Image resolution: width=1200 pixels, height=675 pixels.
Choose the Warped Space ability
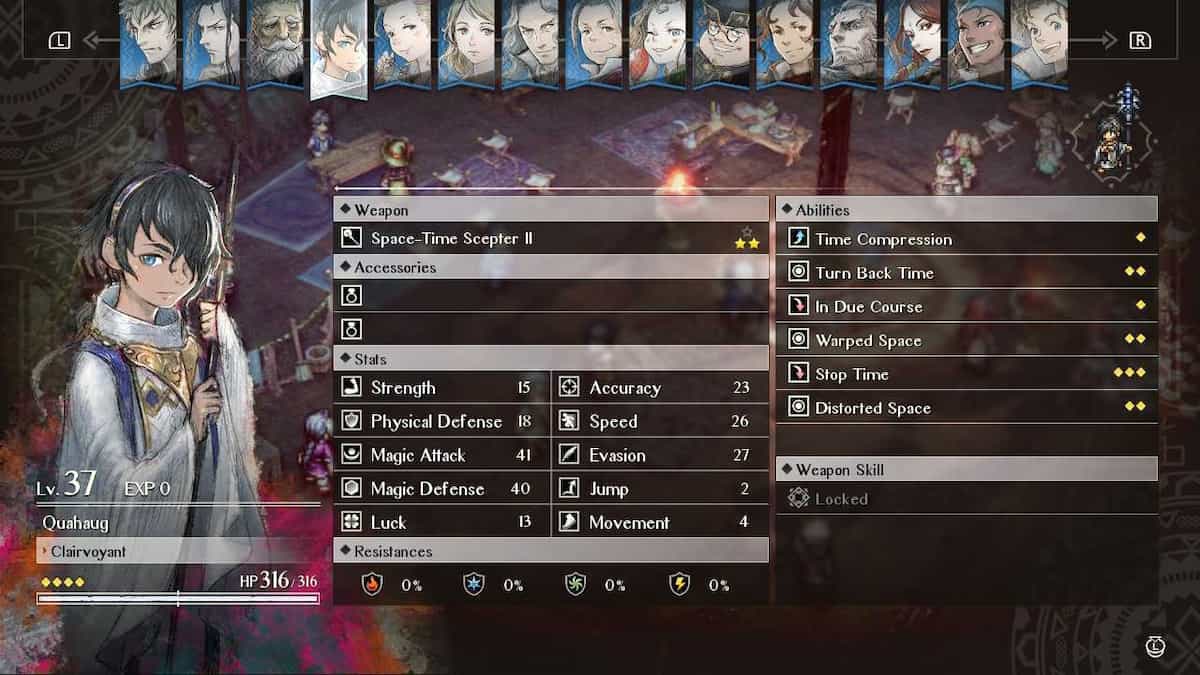click(966, 341)
